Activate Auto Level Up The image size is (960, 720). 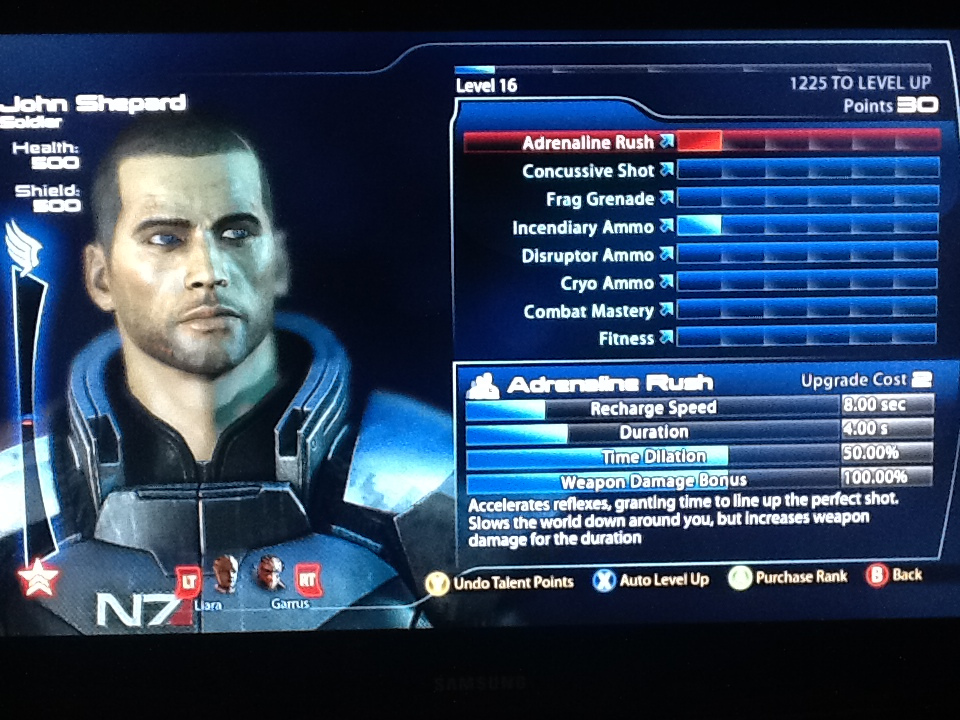(651, 579)
